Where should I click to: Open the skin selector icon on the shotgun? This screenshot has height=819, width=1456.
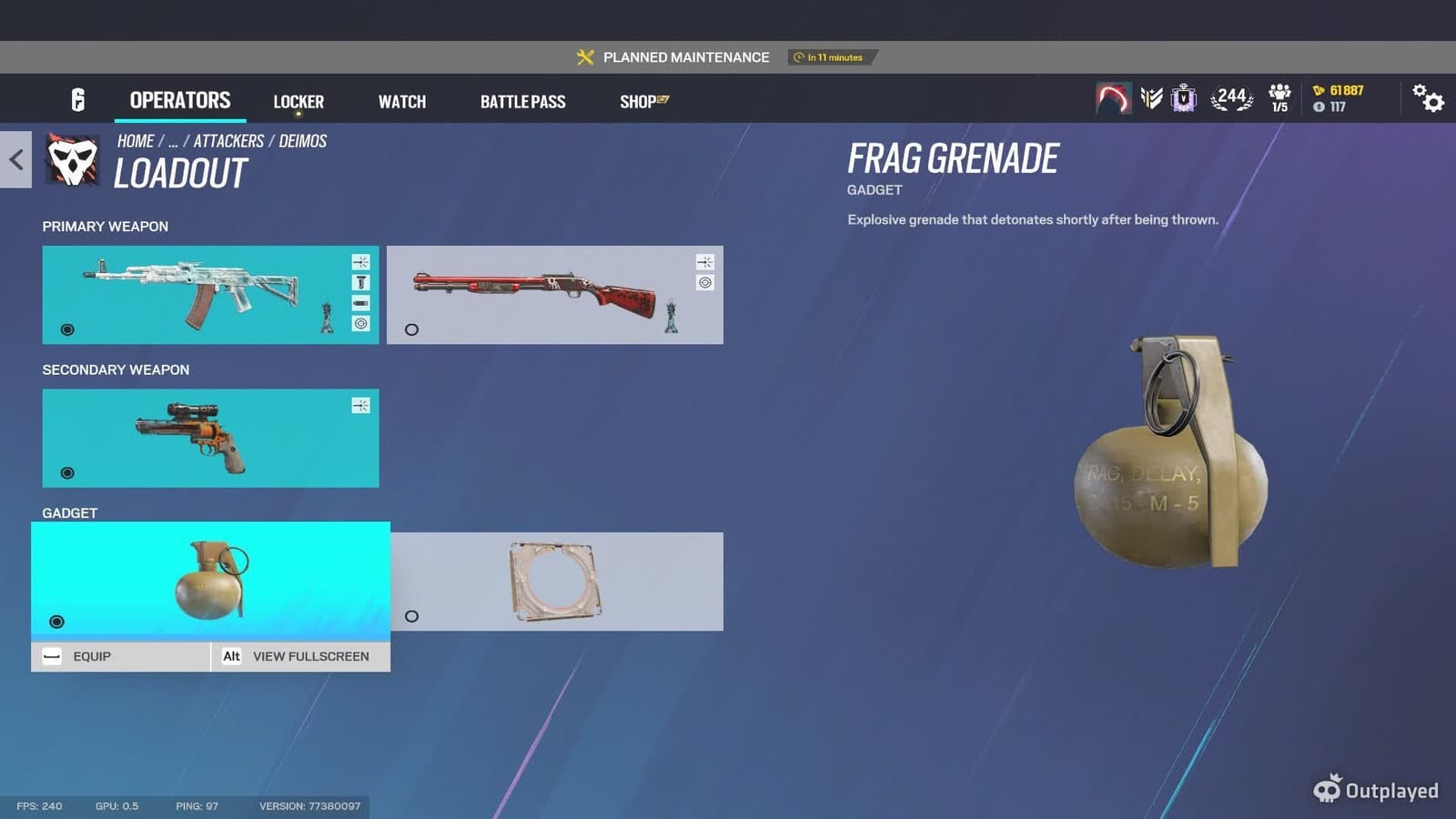705,282
